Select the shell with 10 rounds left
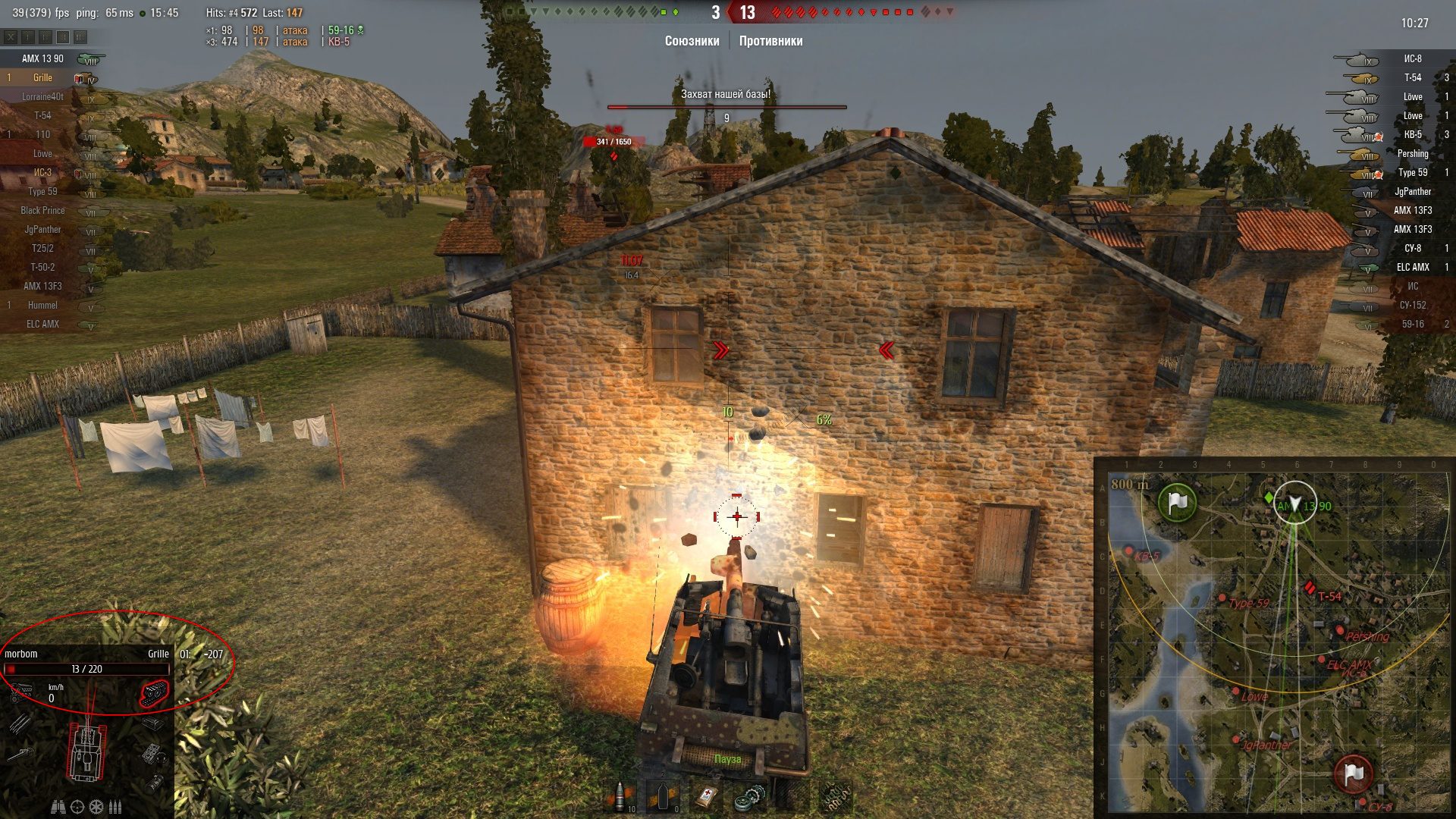Viewport: 1456px width, 819px height. pos(621,797)
